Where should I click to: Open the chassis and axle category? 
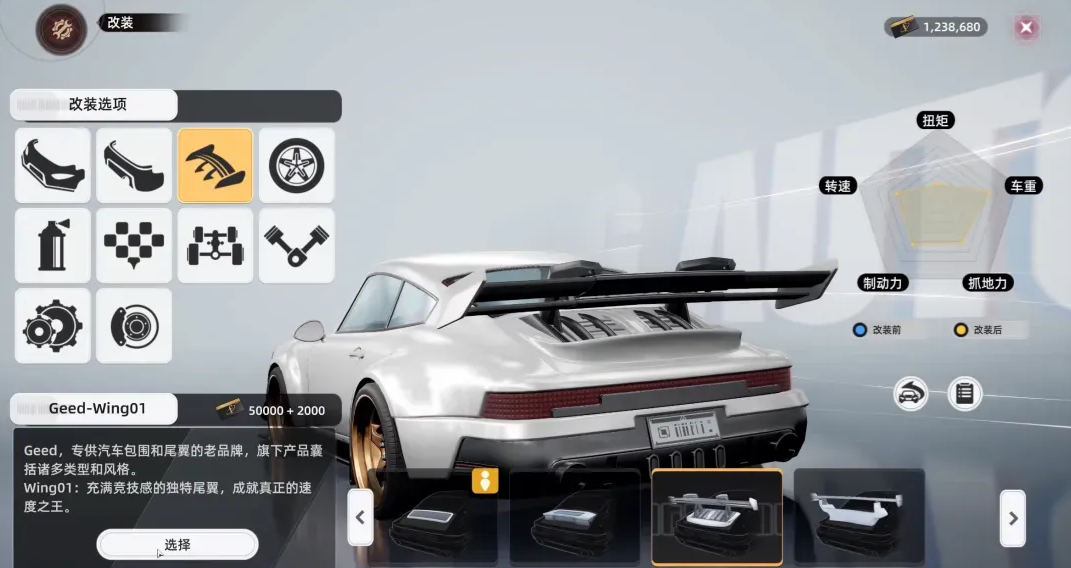pyautogui.click(x=215, y=246)
